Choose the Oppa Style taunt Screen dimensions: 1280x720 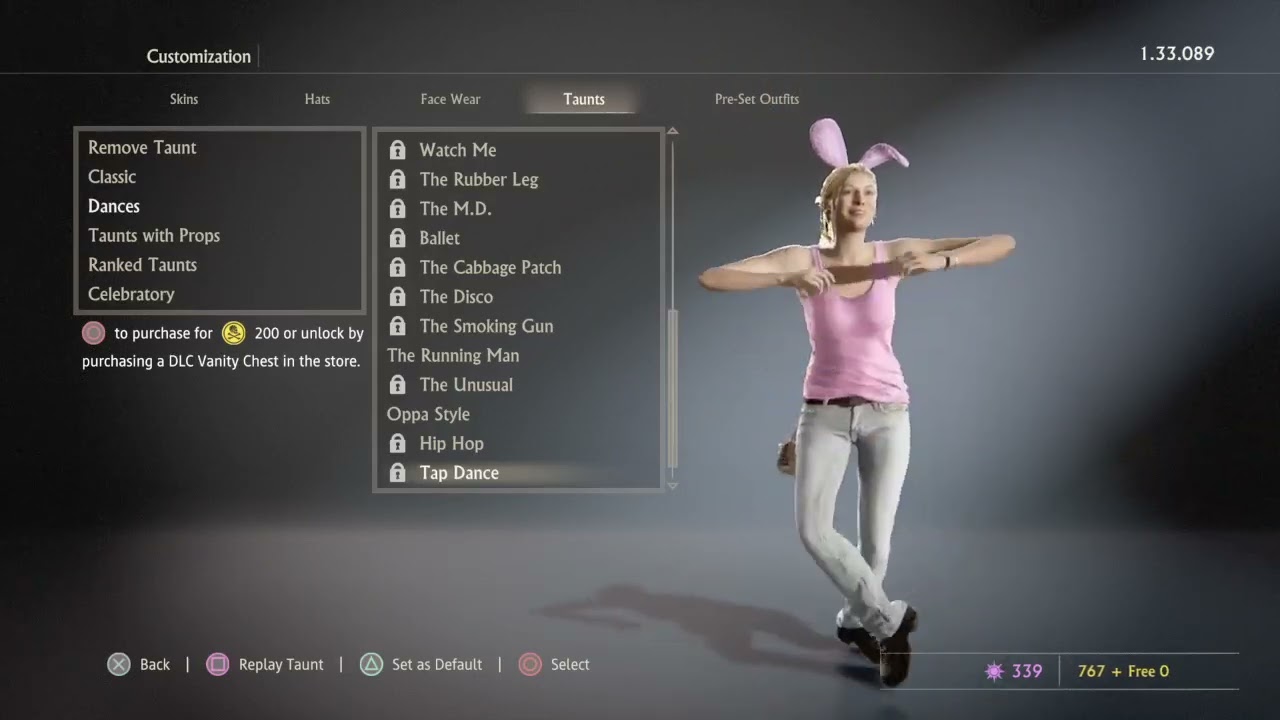(428, 414)
